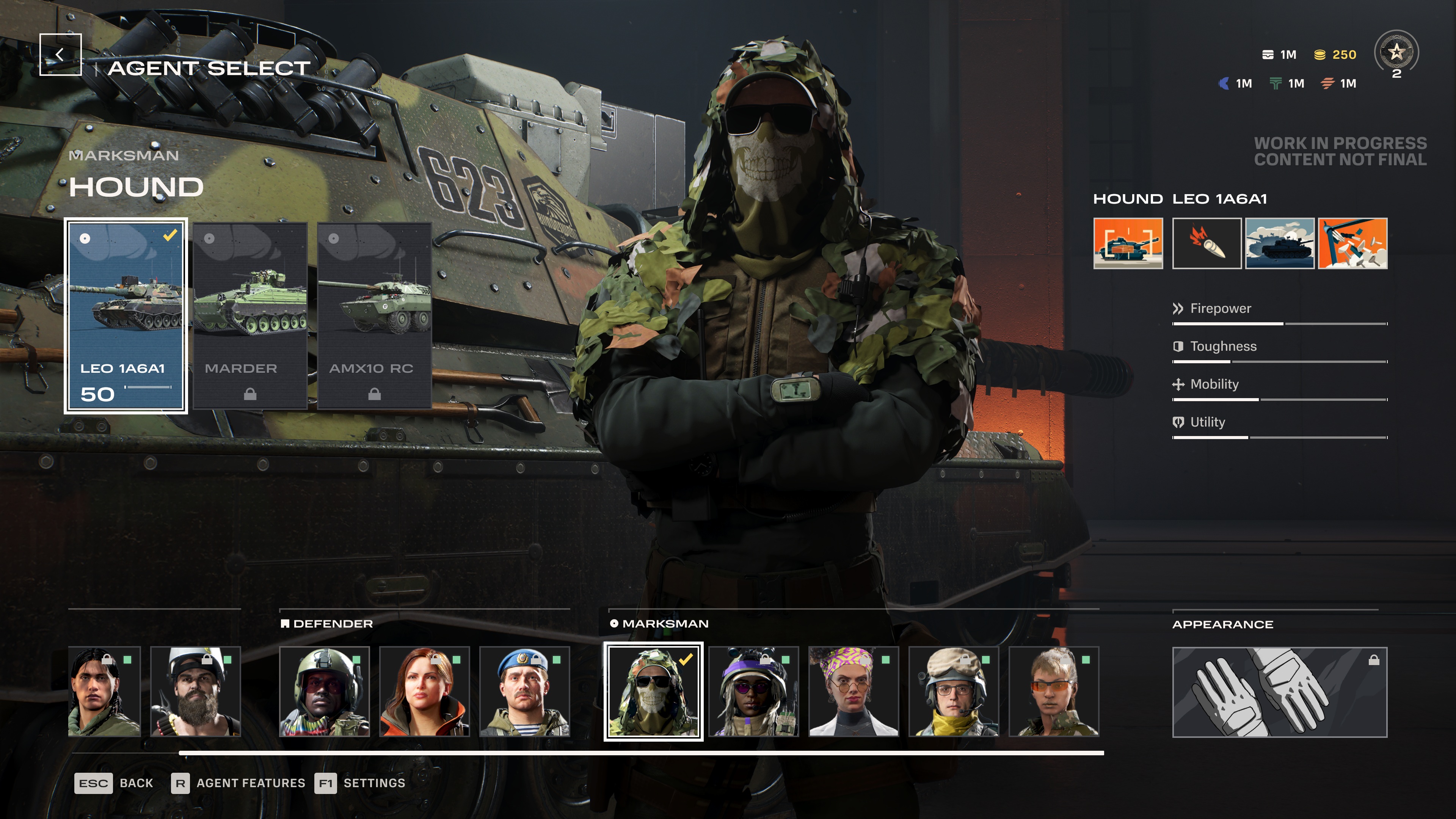The image size is (1456, 819).
Task: Toggle the radio marker on the MARDER card
Action: pos(210,238)
